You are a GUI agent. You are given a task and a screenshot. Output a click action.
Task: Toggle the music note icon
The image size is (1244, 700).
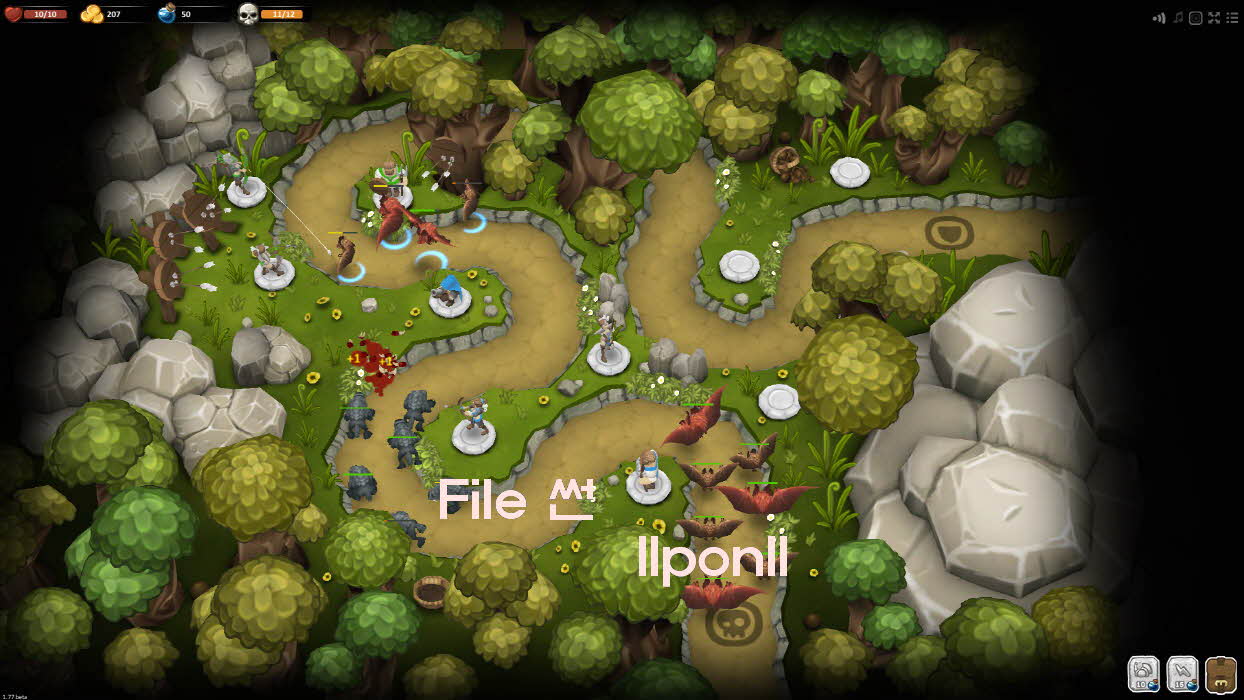pyautogui.click(x=1178, y=17)
